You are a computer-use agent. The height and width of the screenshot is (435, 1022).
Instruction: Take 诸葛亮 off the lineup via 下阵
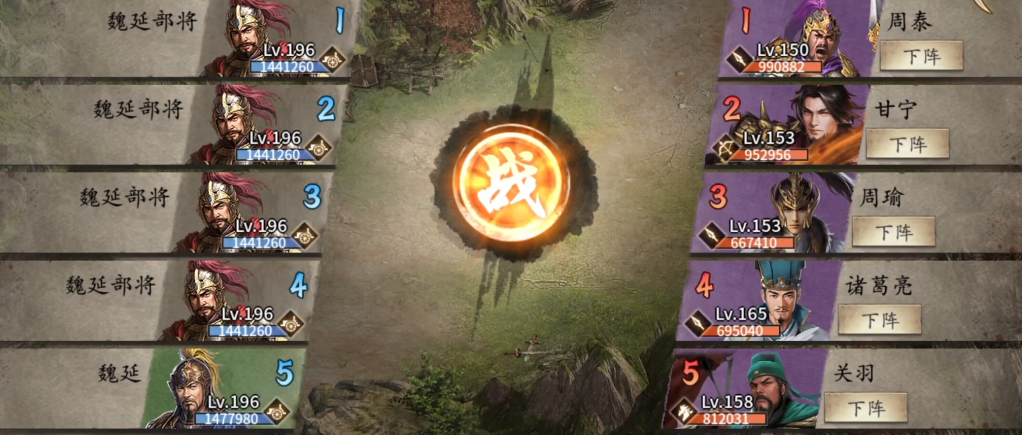click(x=879, y=319)
